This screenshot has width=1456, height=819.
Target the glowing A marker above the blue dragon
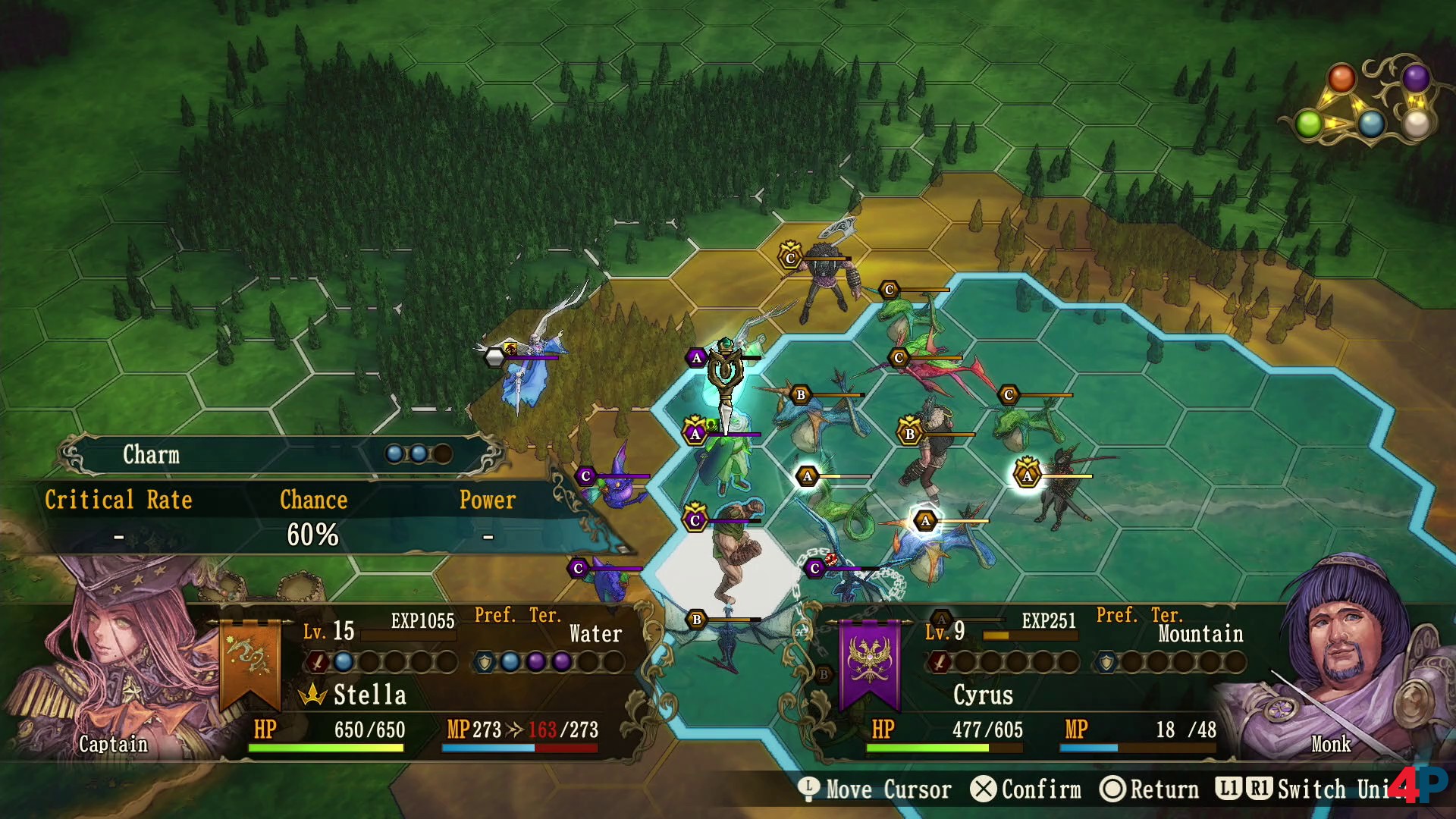click(924, 521)
